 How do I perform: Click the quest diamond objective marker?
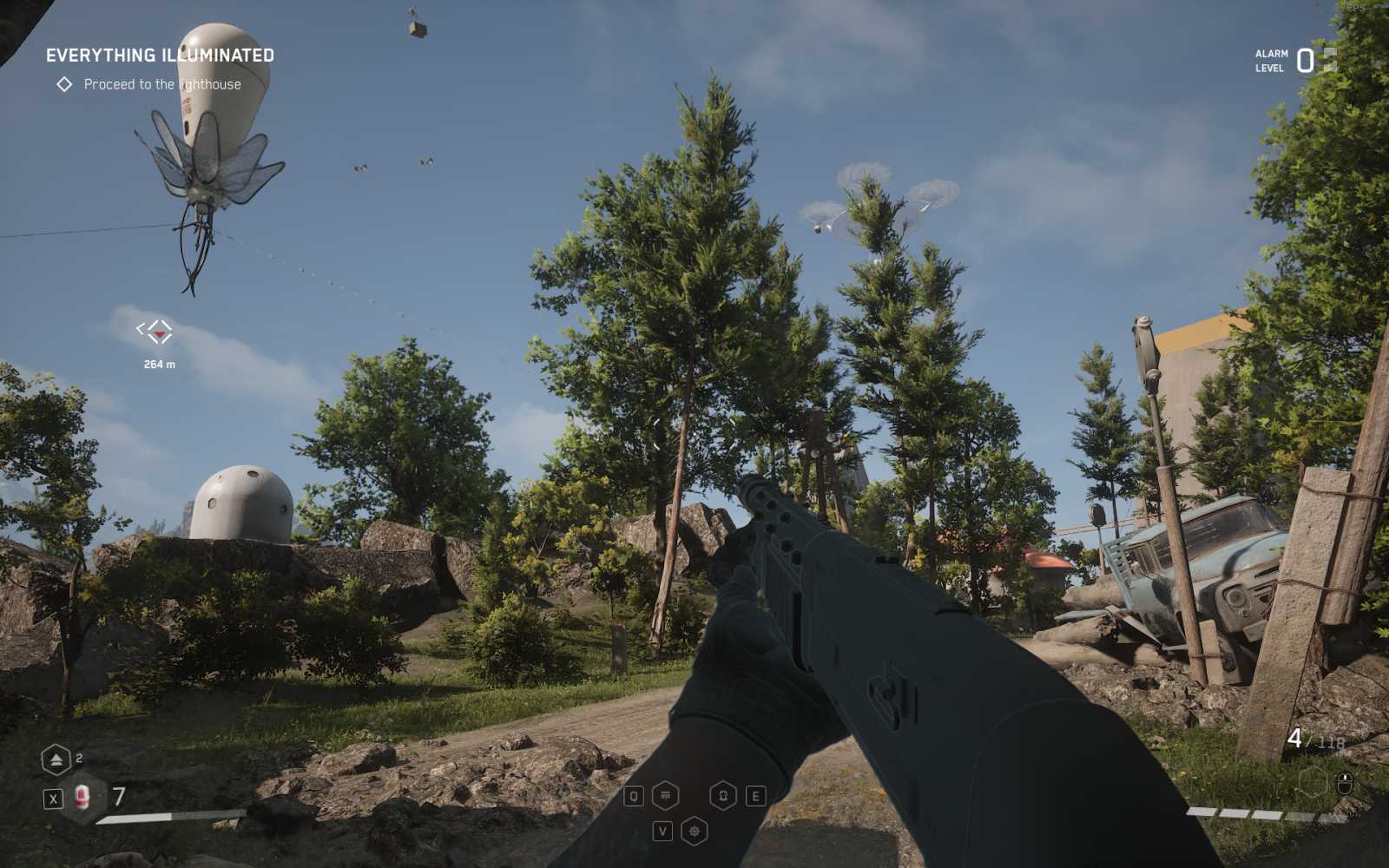67,84
